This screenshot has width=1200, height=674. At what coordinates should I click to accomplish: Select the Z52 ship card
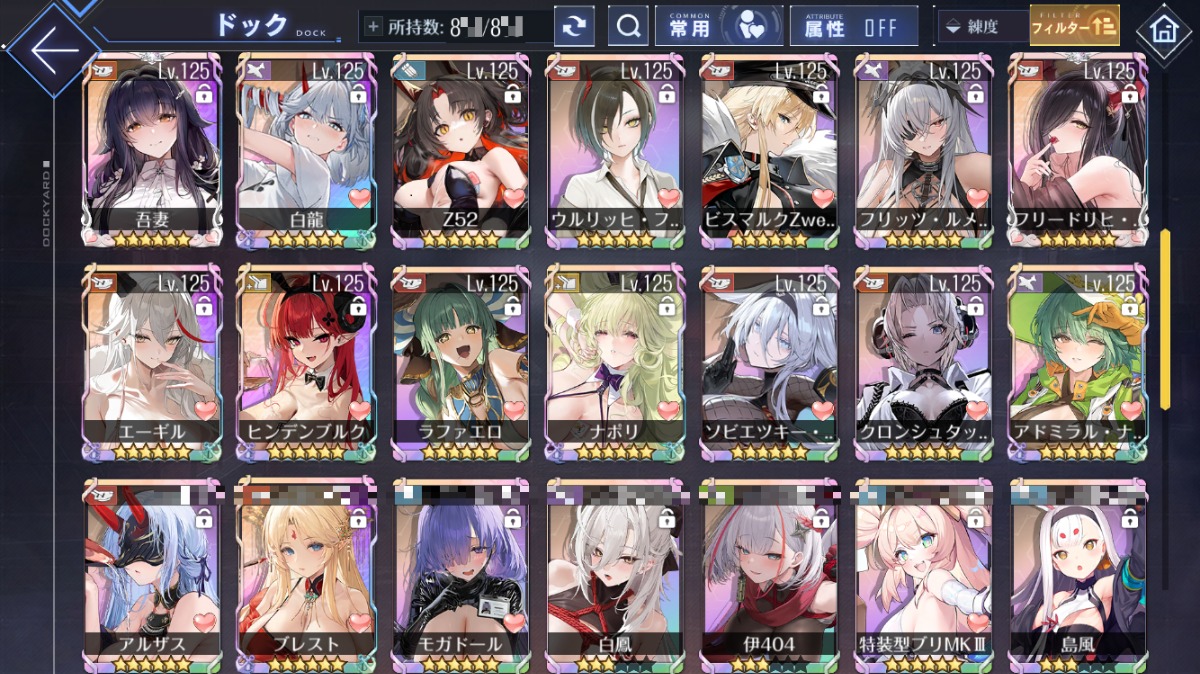click(460, 150)
